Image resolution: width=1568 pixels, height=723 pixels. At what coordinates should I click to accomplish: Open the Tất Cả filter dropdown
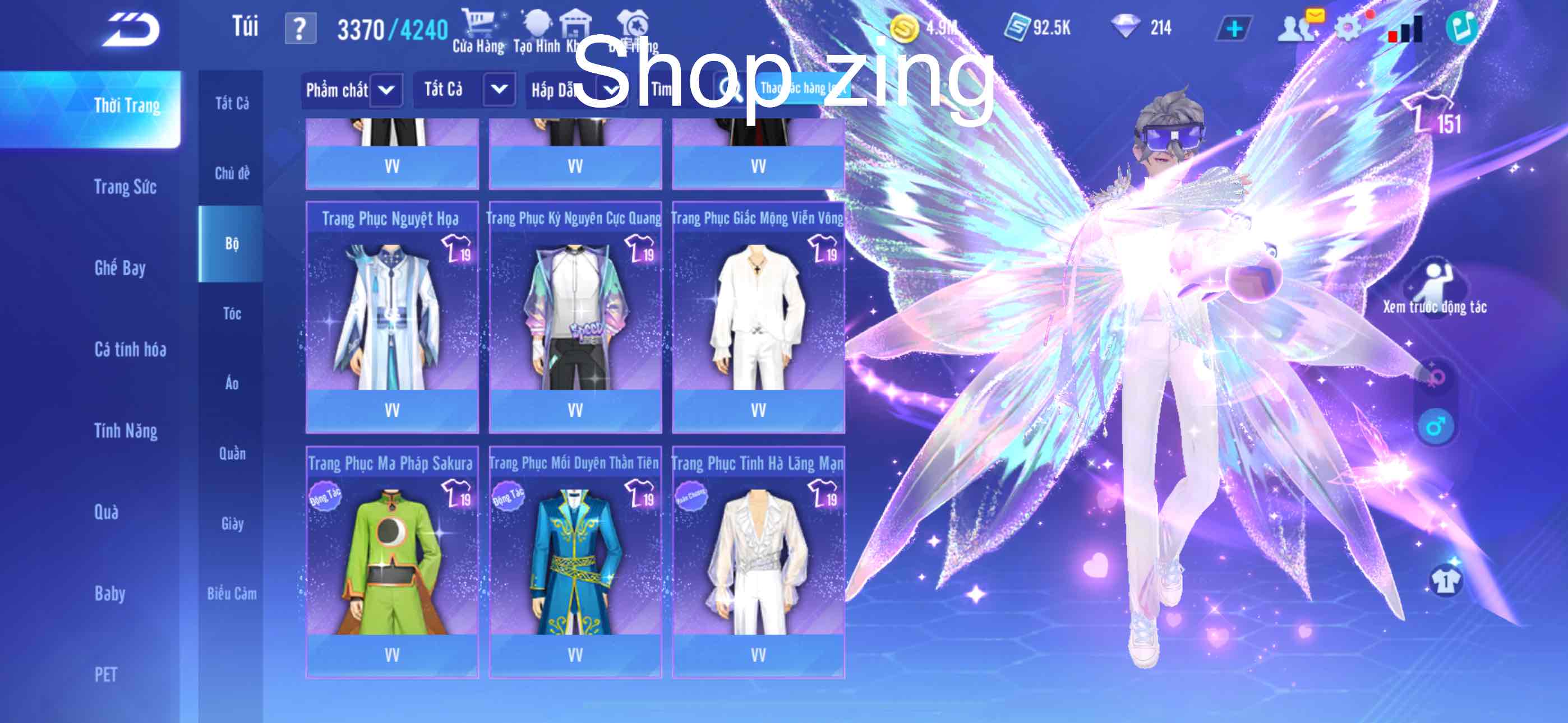pyautogui.click(x=464, y=89)
